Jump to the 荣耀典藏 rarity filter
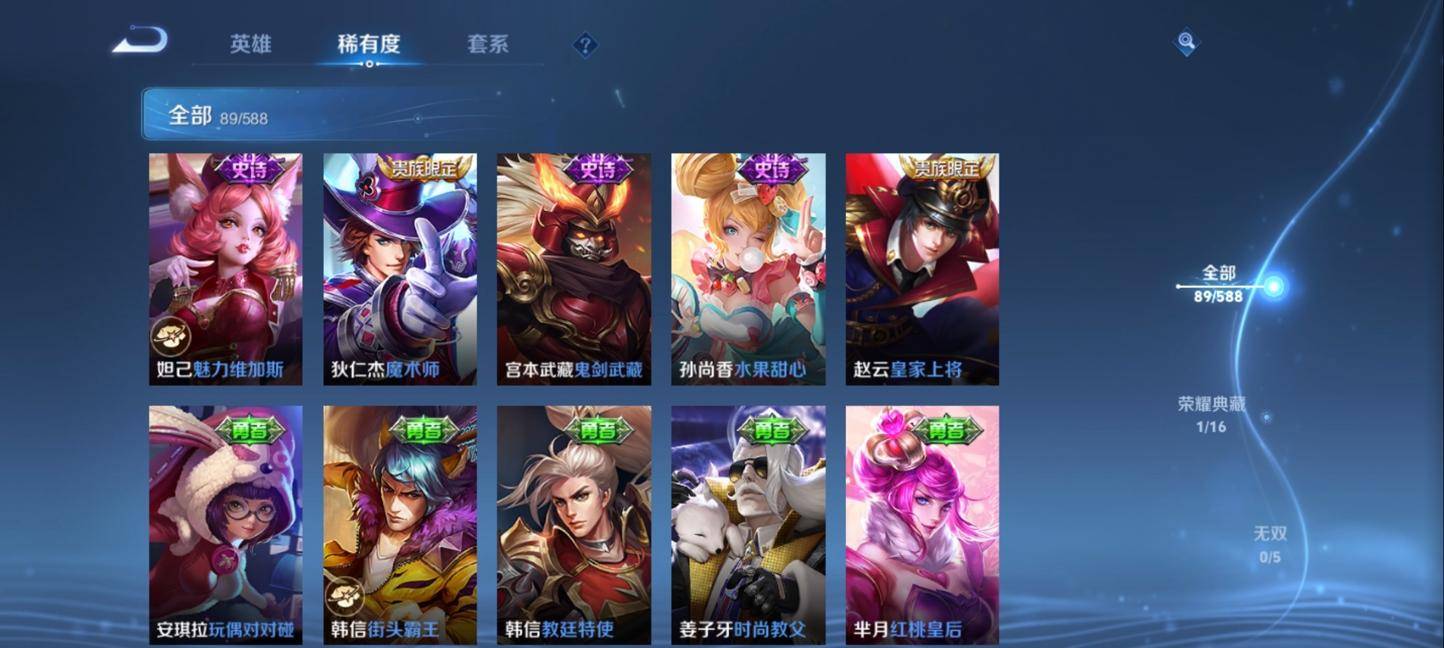Image resolution: width=1444 pixels, height=648 pixels. 1212,415
